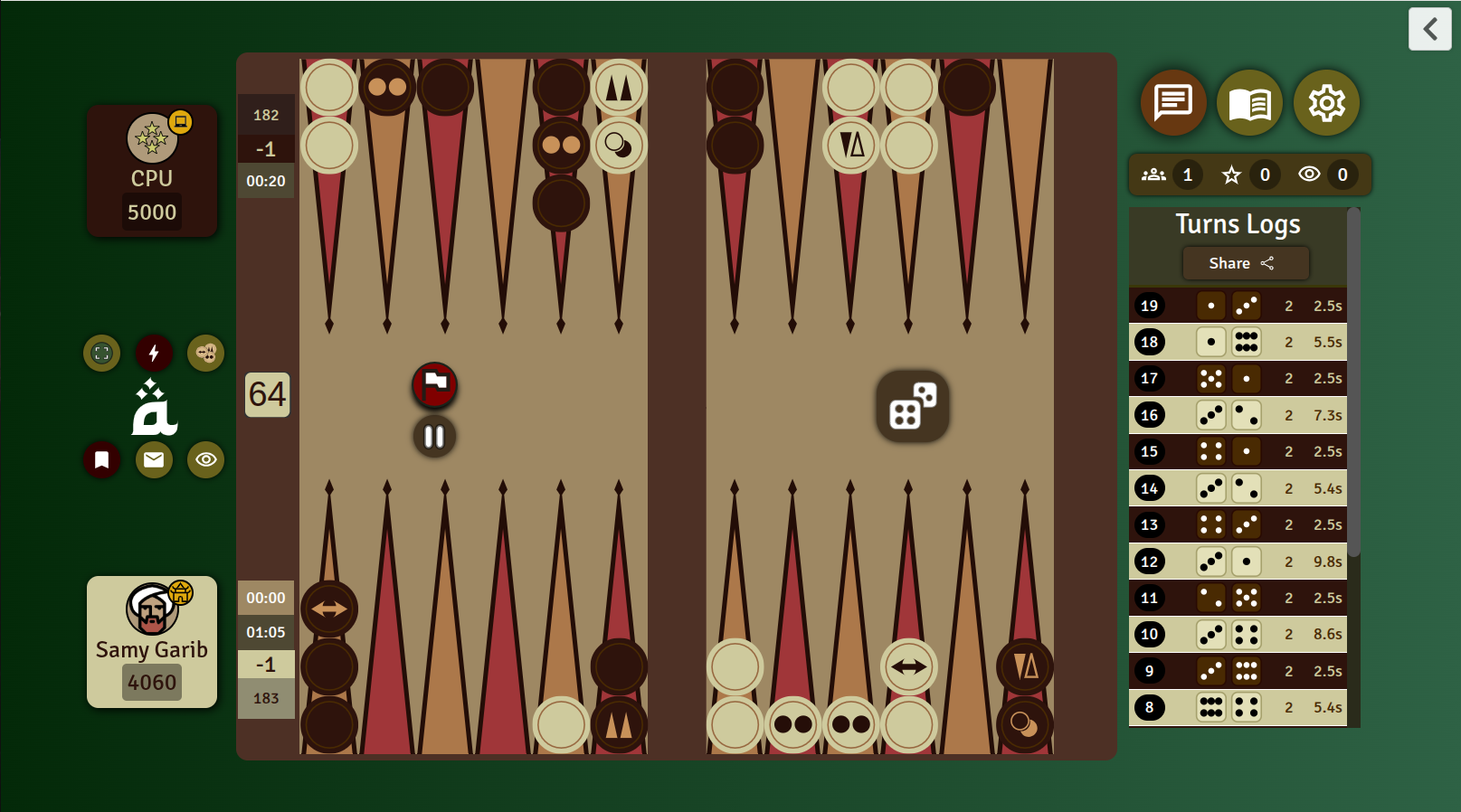
Task: Collapse the side panel with the back chevron
Action: click(1429, 29)
